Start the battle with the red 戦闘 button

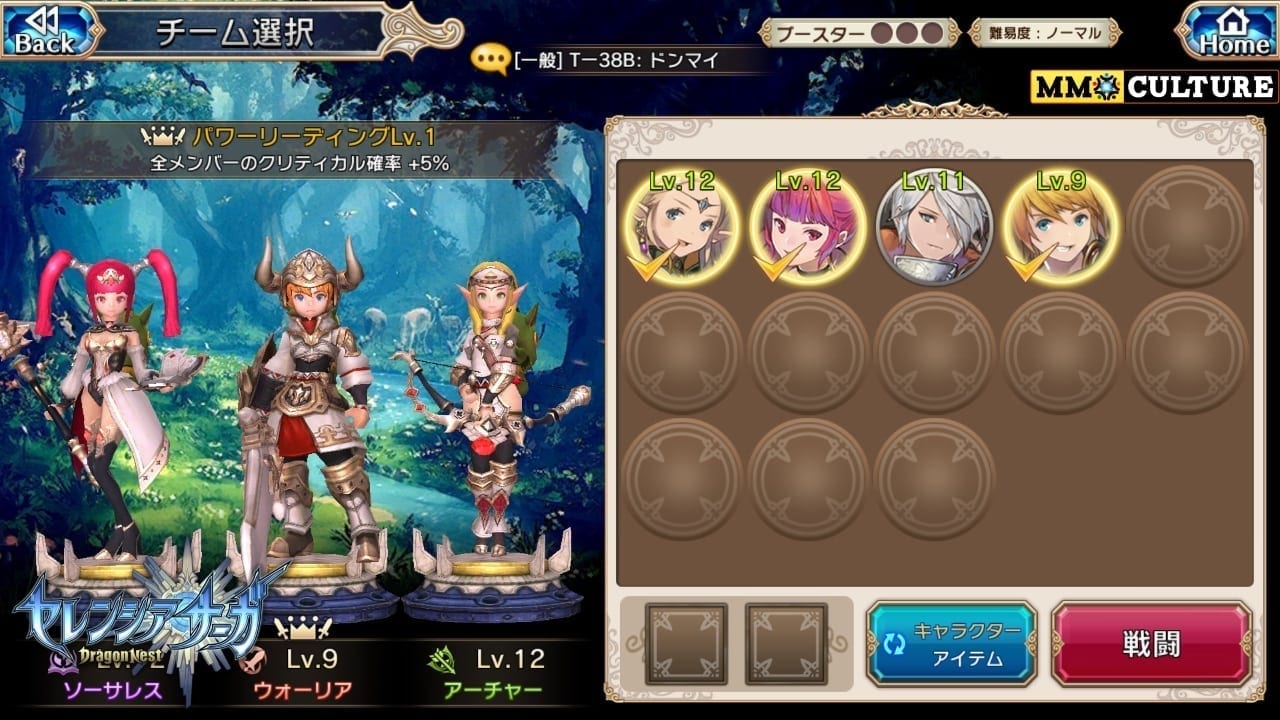(x=1151, y=644)
